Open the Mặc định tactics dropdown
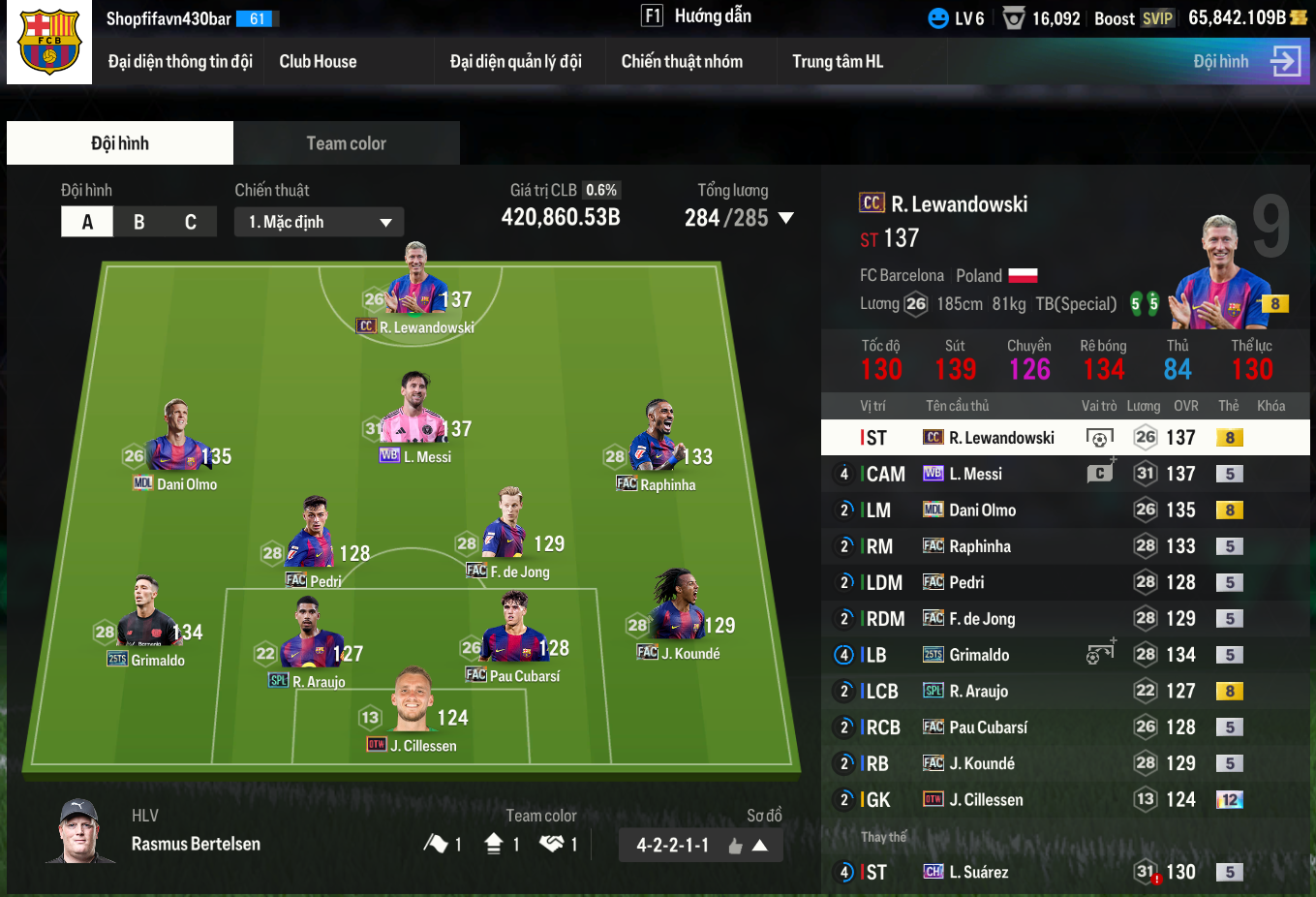1316x897 pixels. pos(319,222)
